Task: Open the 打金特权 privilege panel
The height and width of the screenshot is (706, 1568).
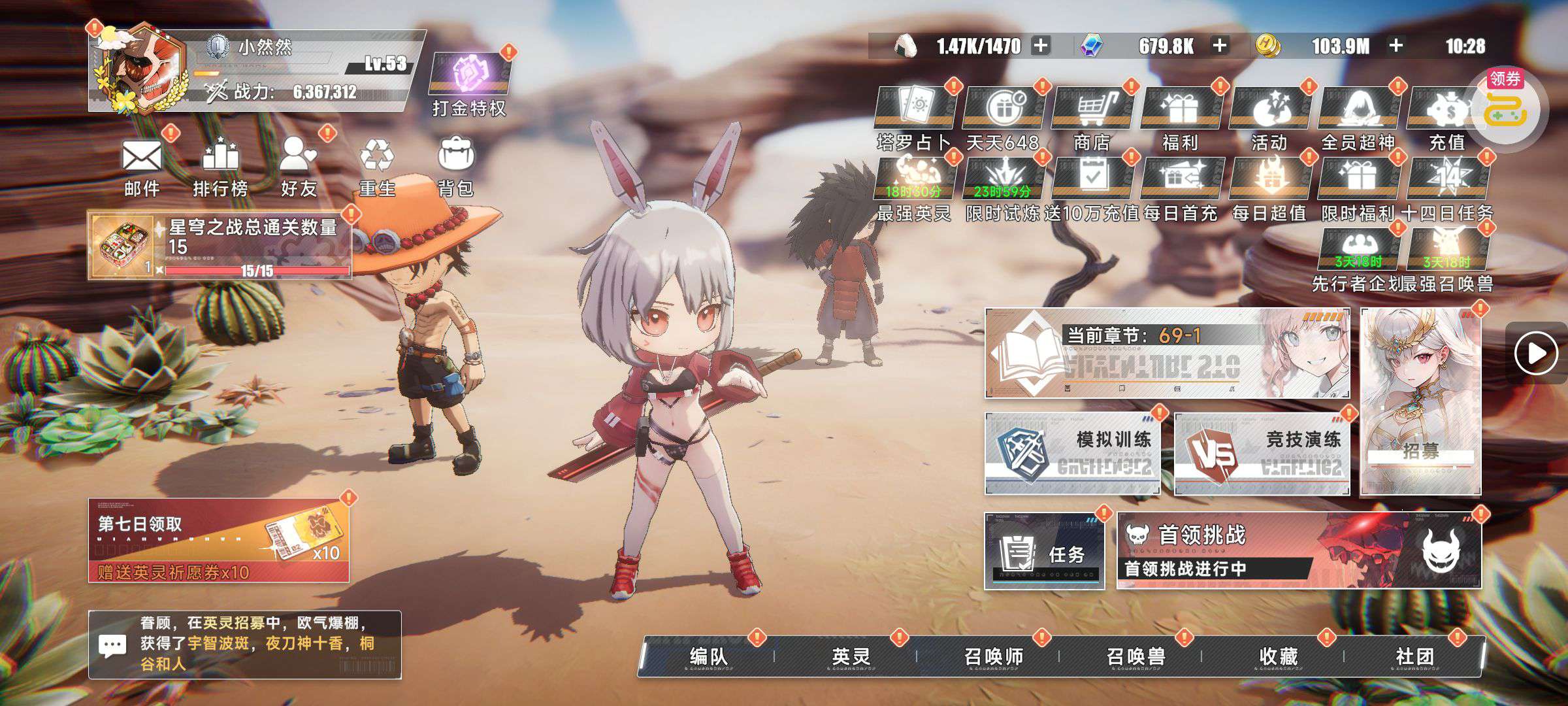Action: tap(469, 84)
